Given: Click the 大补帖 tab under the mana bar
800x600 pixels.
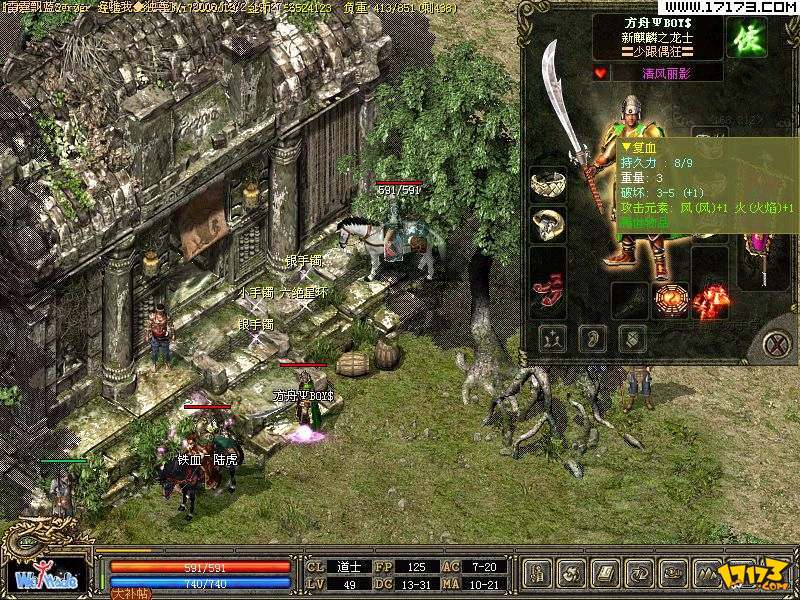Looking at the screenshot, I should click(129, 593).
